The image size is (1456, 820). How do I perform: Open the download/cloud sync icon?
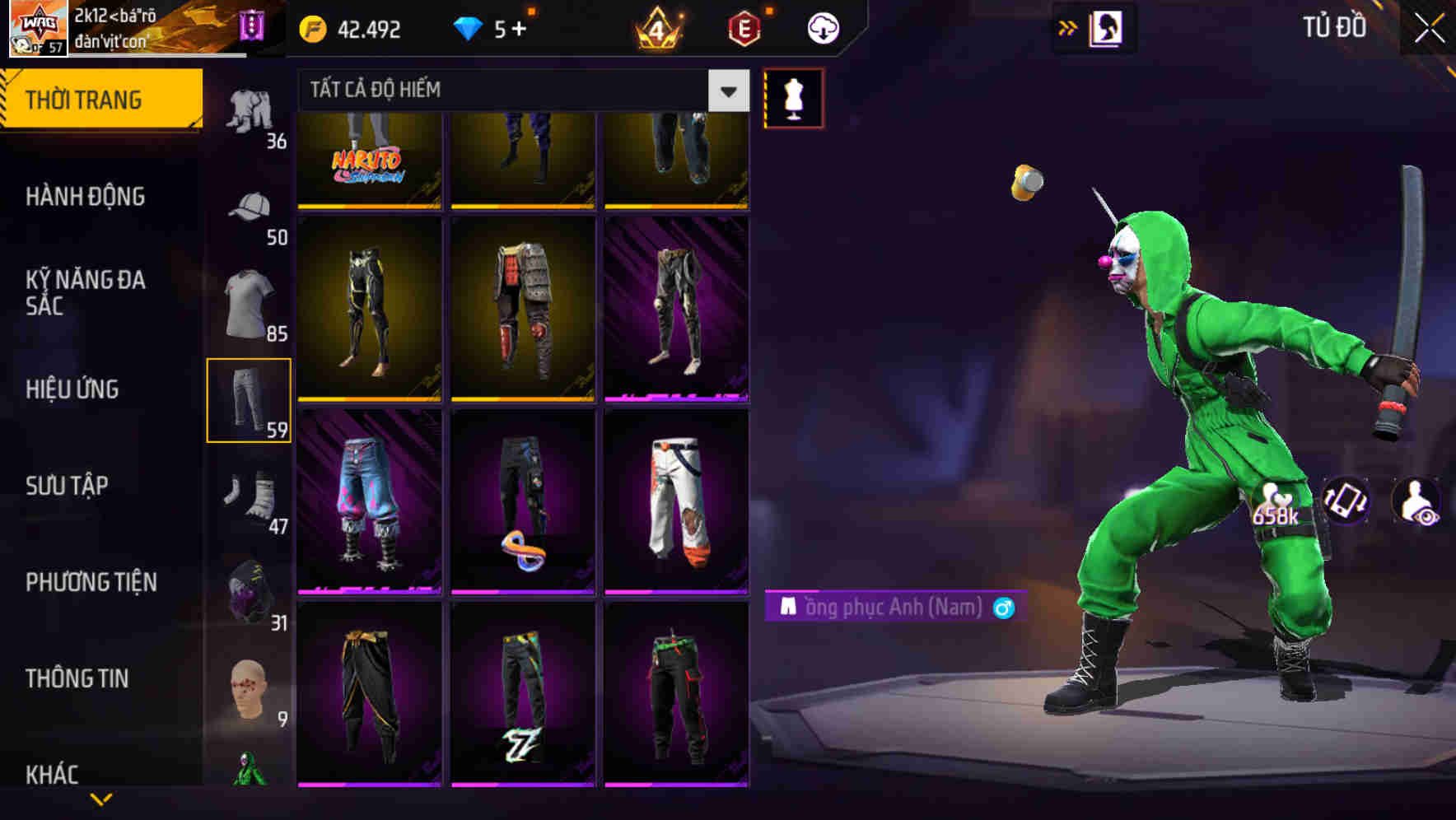tap(822, 27)
